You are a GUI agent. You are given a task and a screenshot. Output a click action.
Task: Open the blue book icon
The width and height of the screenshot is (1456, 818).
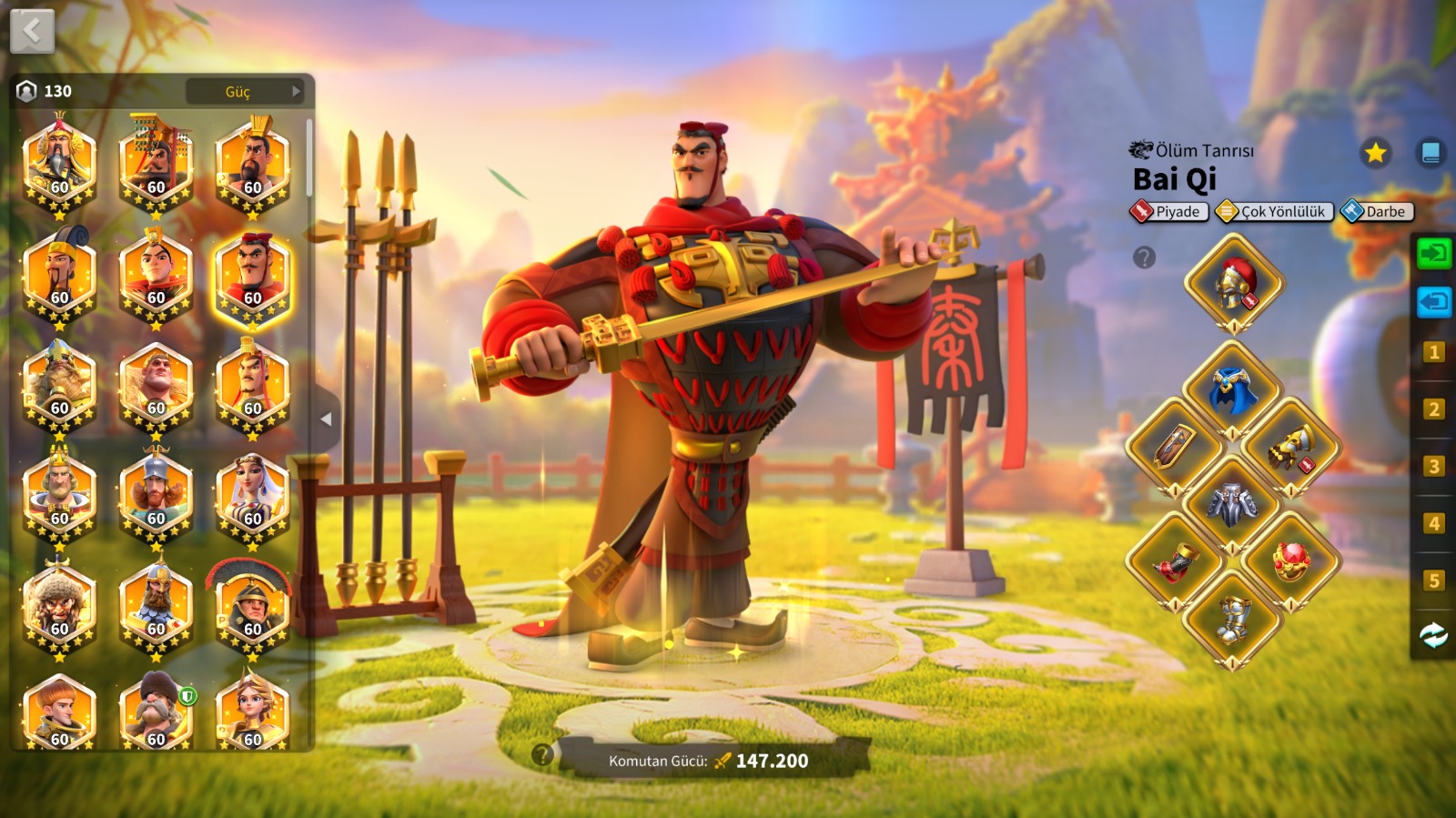point(1431,153)
